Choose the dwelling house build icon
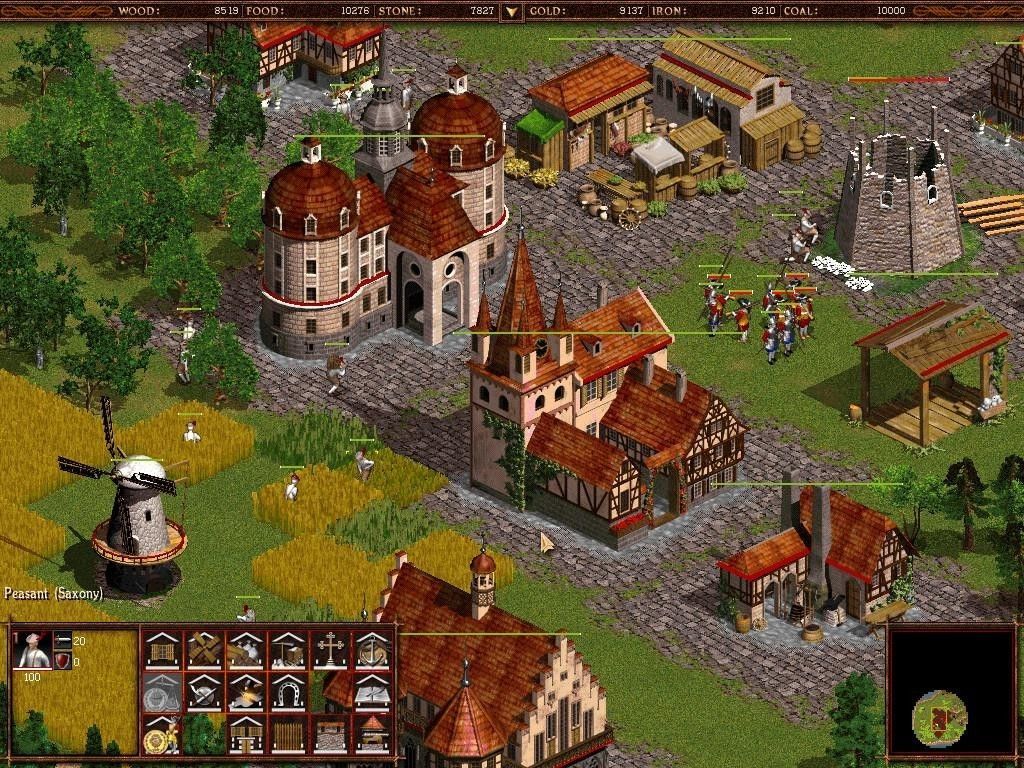The height and width of the screenshot is (768, 1024). pyautogui.click(x=161, y=650)
